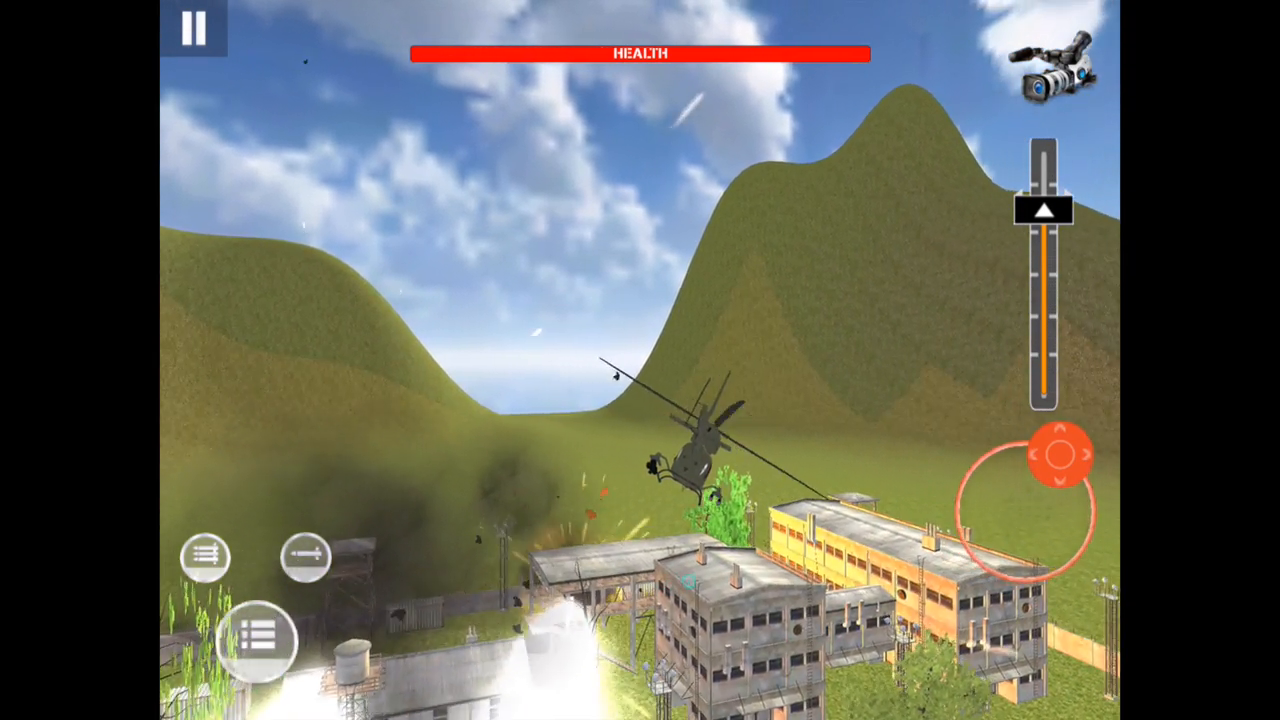
Task: Activate the rocket salvo firing icon
Action: (205, 556)
